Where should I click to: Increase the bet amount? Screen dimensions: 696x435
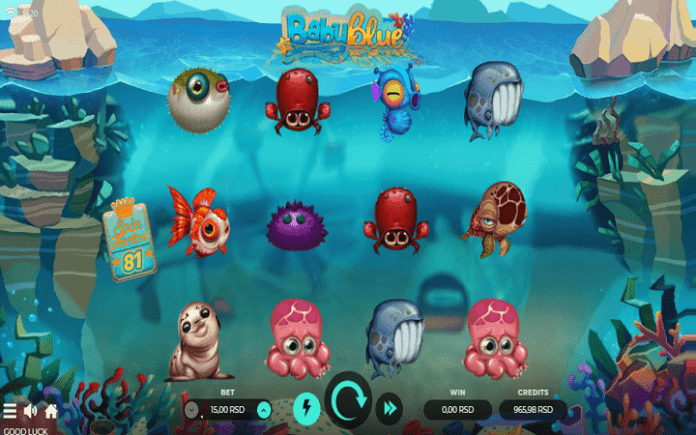pos(263,409)
